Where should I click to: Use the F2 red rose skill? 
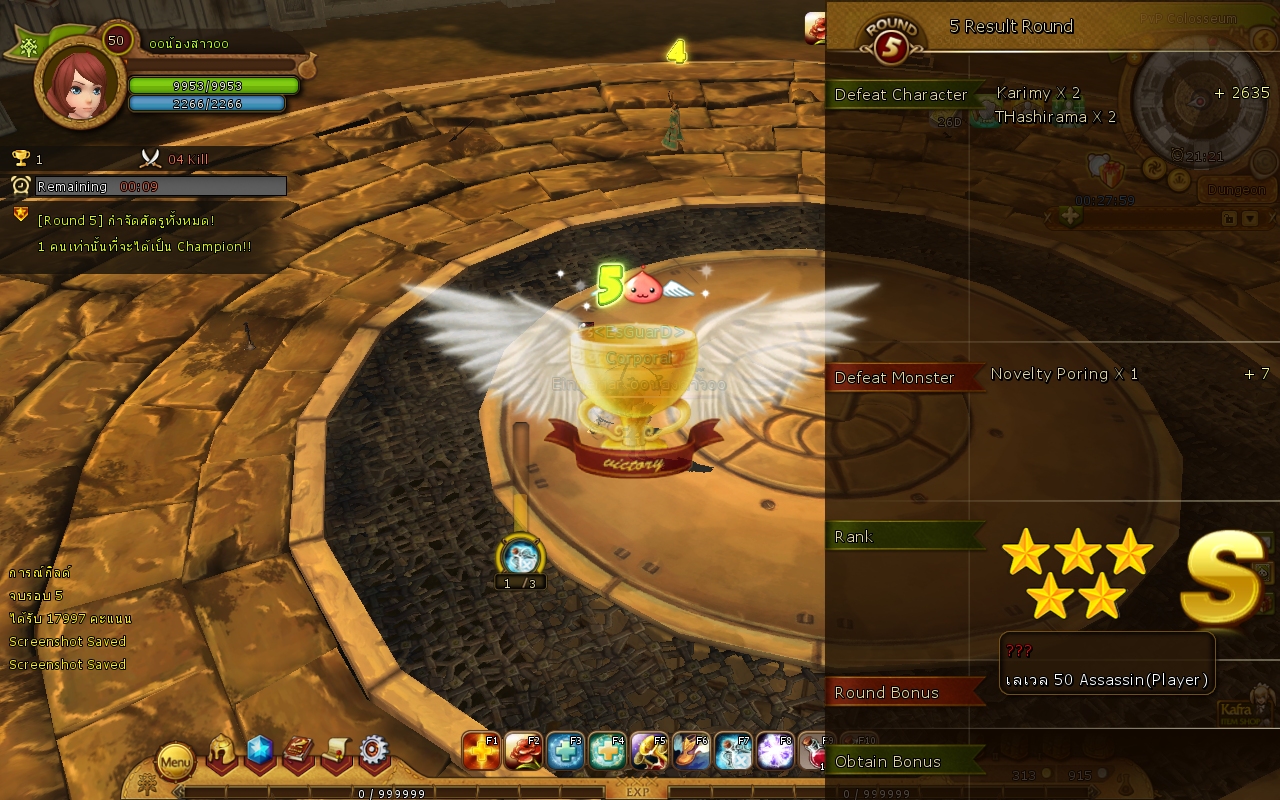(x=523, y=751)
